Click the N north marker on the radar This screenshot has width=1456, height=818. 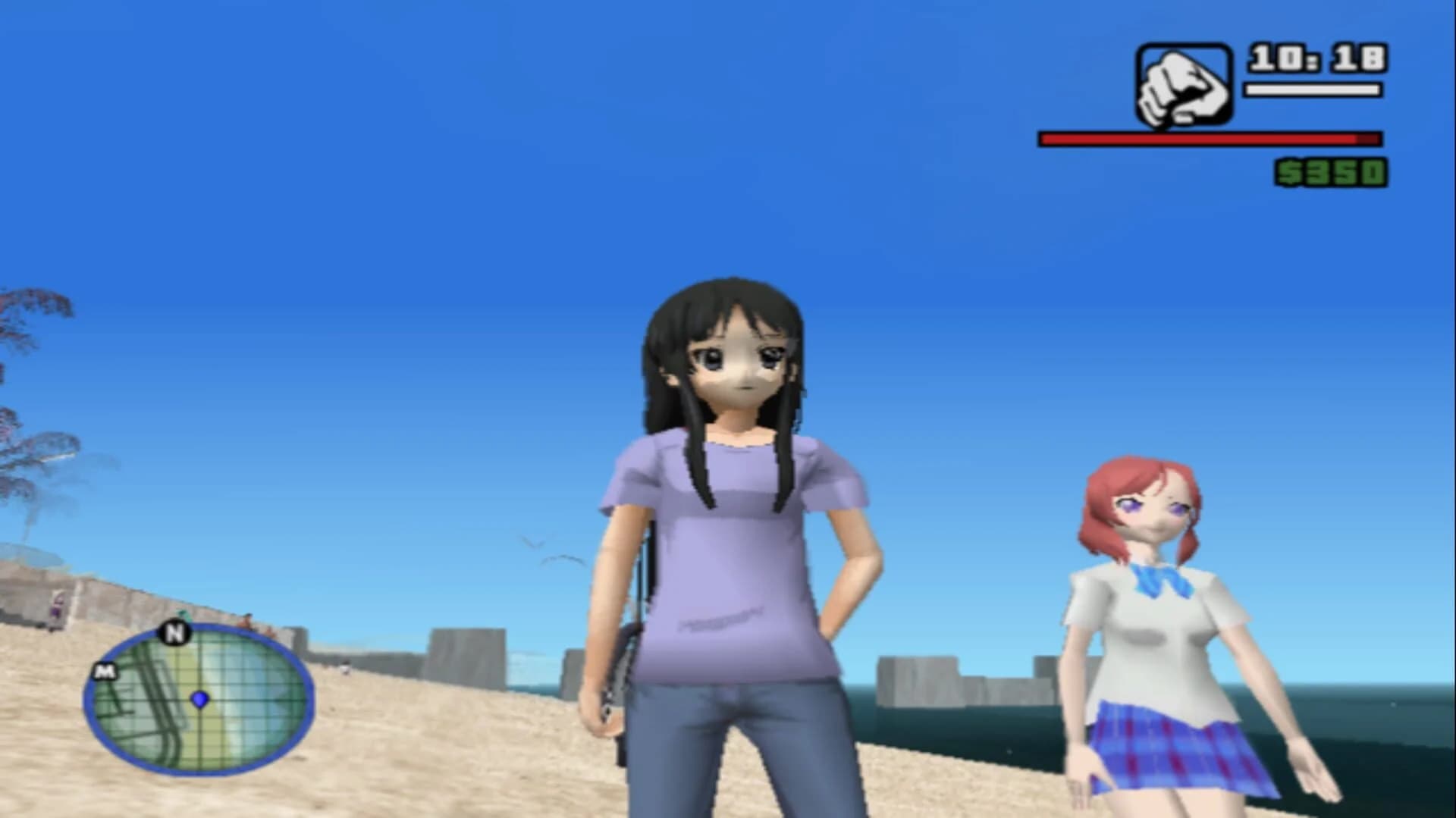176,634
